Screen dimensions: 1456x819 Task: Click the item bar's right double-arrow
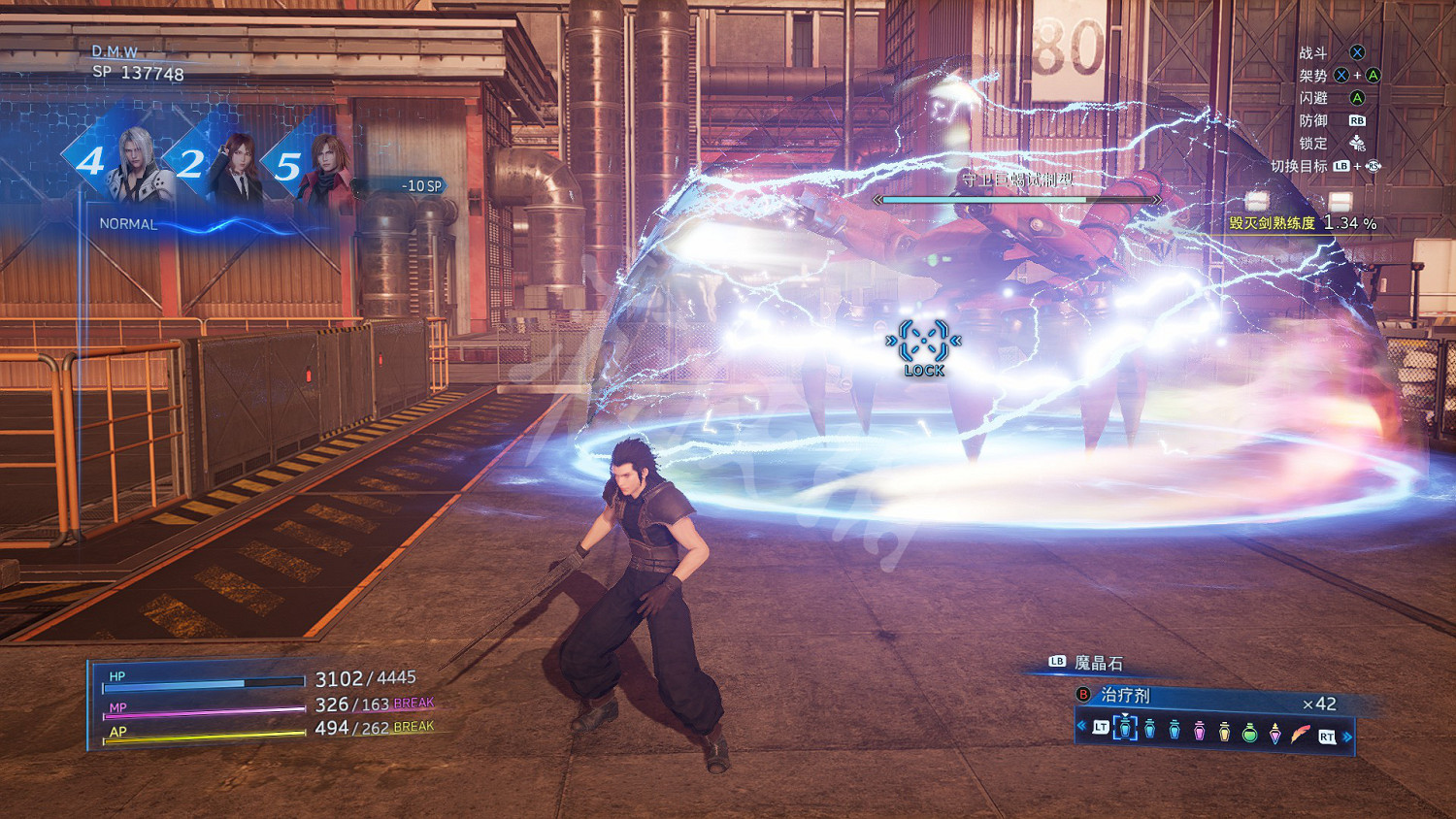(x=1347, y=737)
